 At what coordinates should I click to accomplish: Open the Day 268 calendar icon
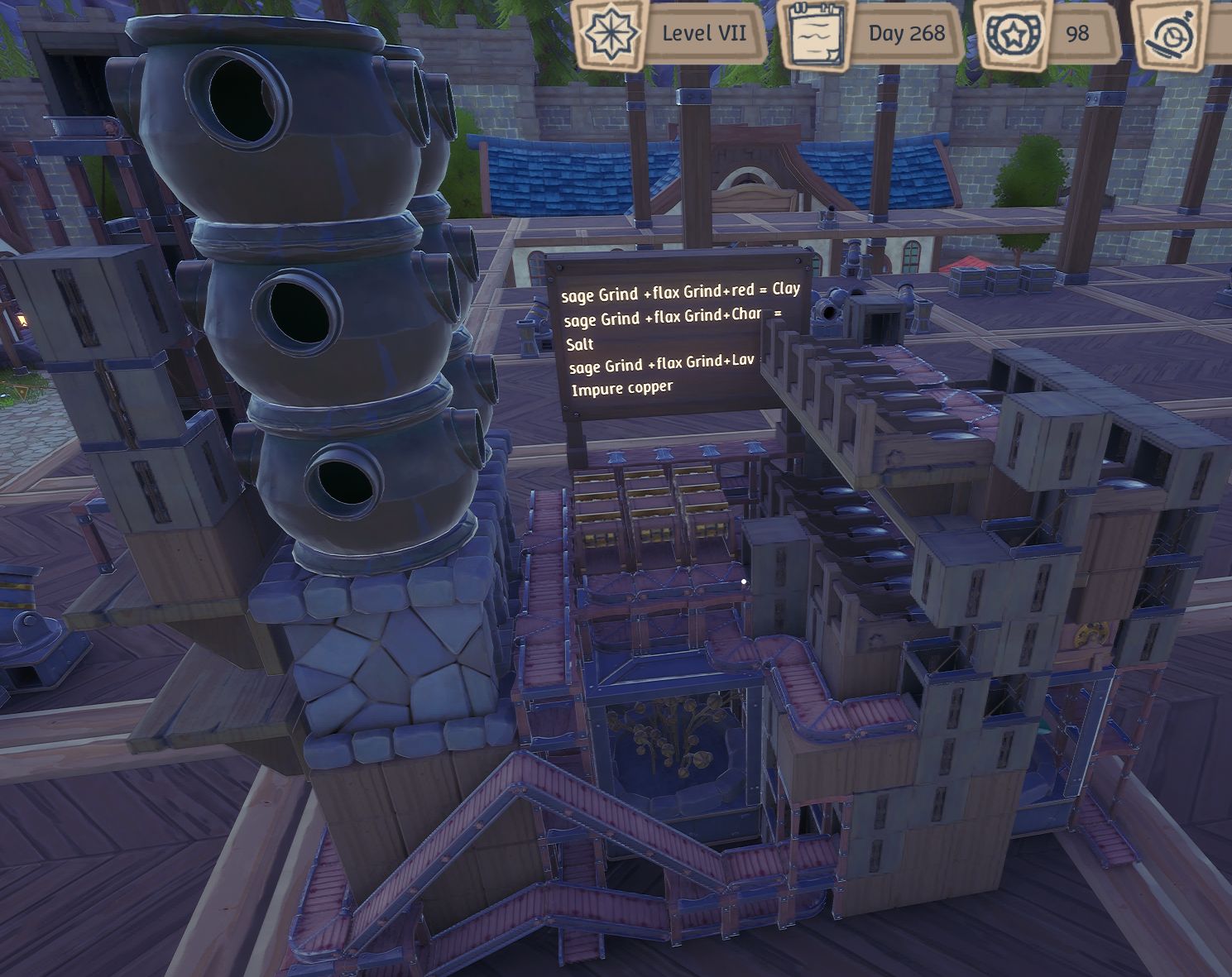[815, 33]
